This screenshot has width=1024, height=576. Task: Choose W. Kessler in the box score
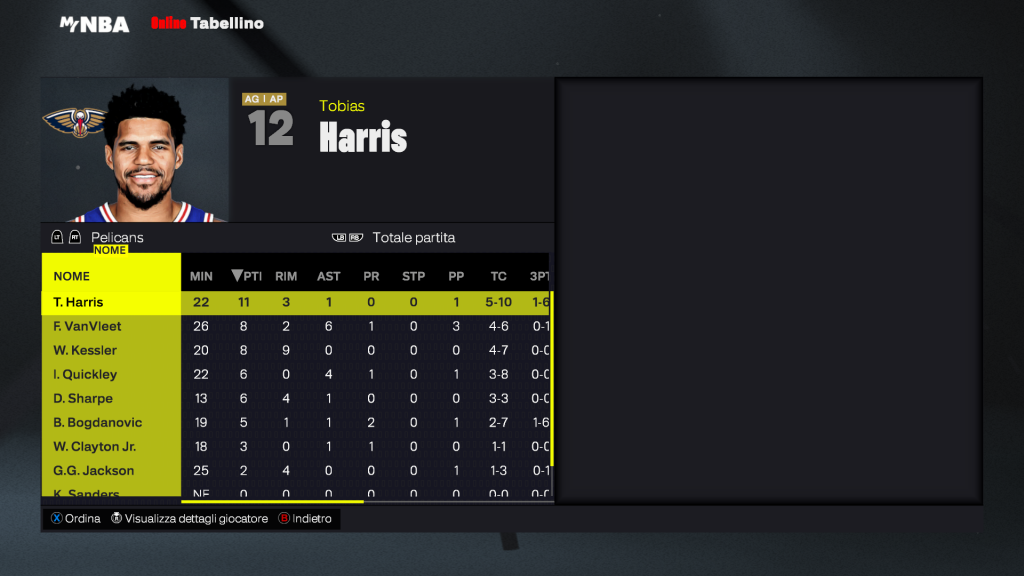[110, 350]
